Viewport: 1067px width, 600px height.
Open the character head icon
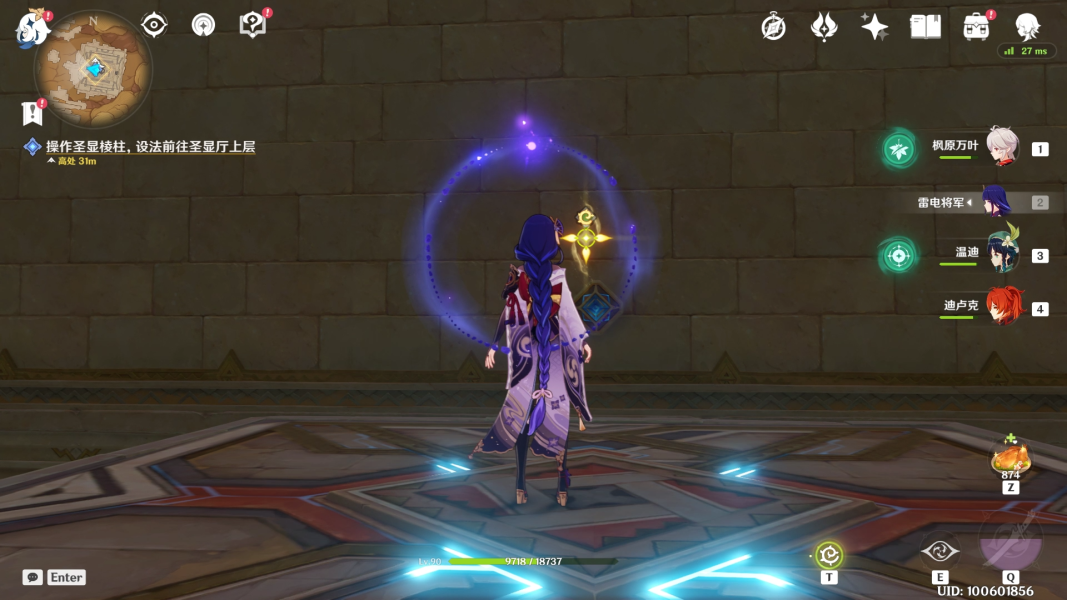[x=1027, y=27]
